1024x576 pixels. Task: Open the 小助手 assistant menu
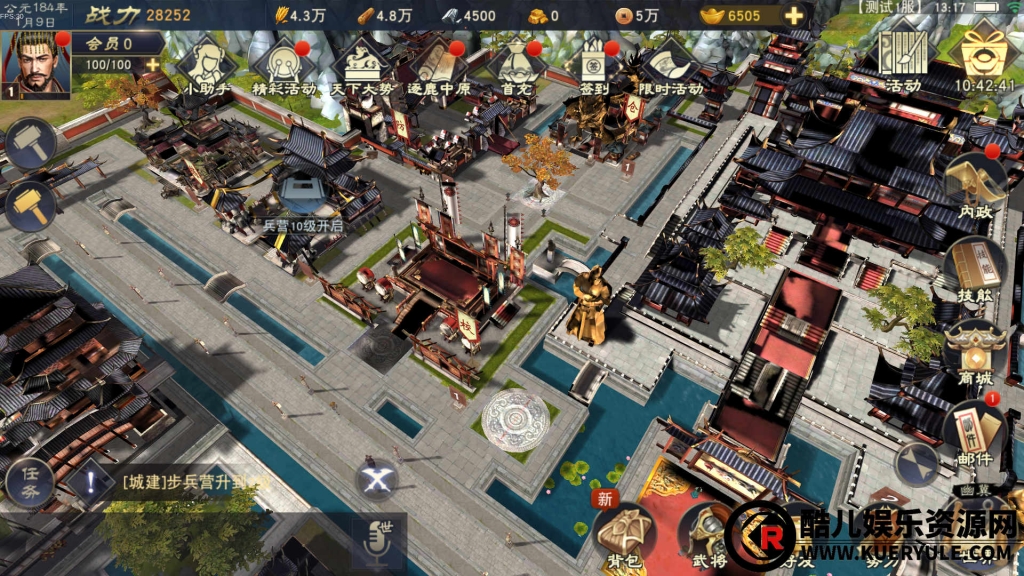[x=205, y=65]
